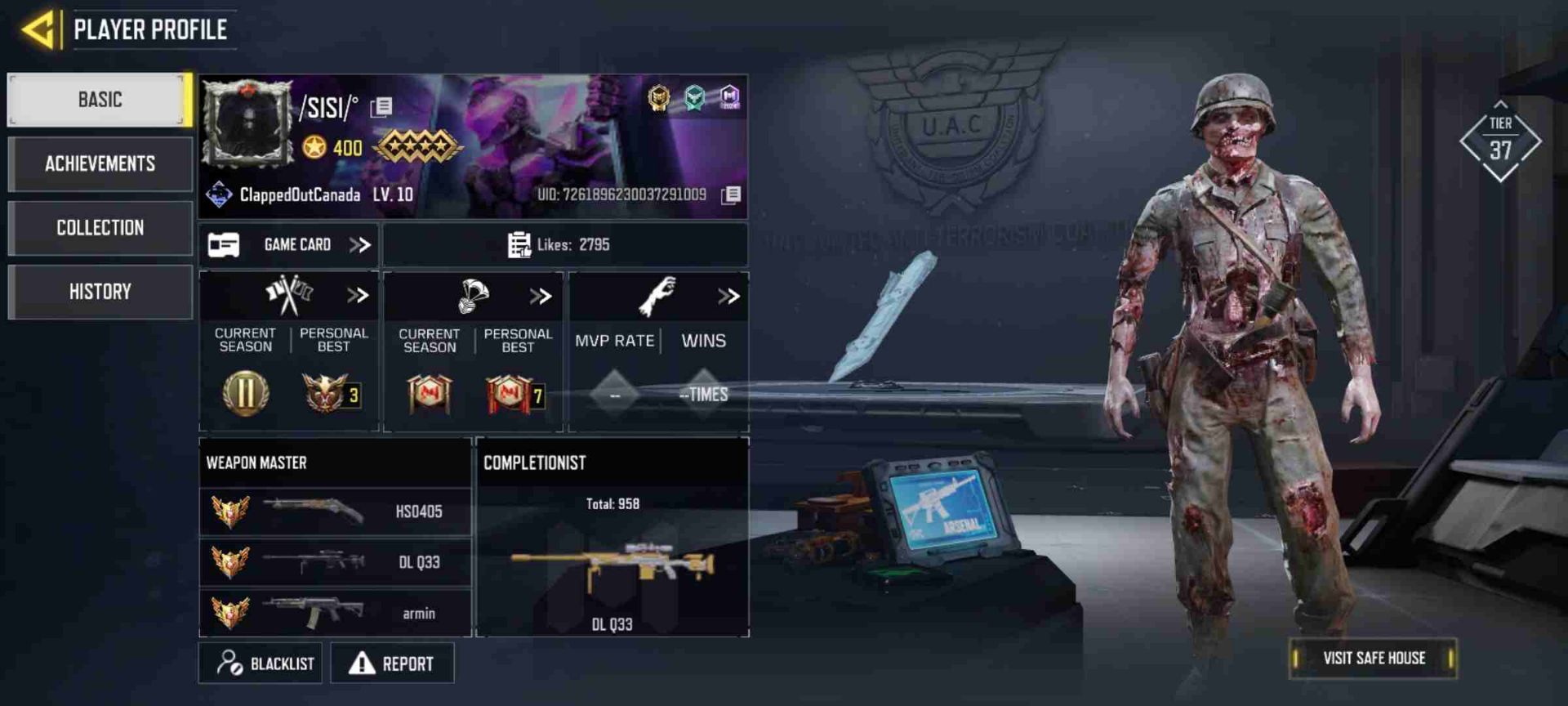This screenshot has height=706, width=1568.
Task: Select the HS0405 weapon master row
Action: [x=335, y=512]
